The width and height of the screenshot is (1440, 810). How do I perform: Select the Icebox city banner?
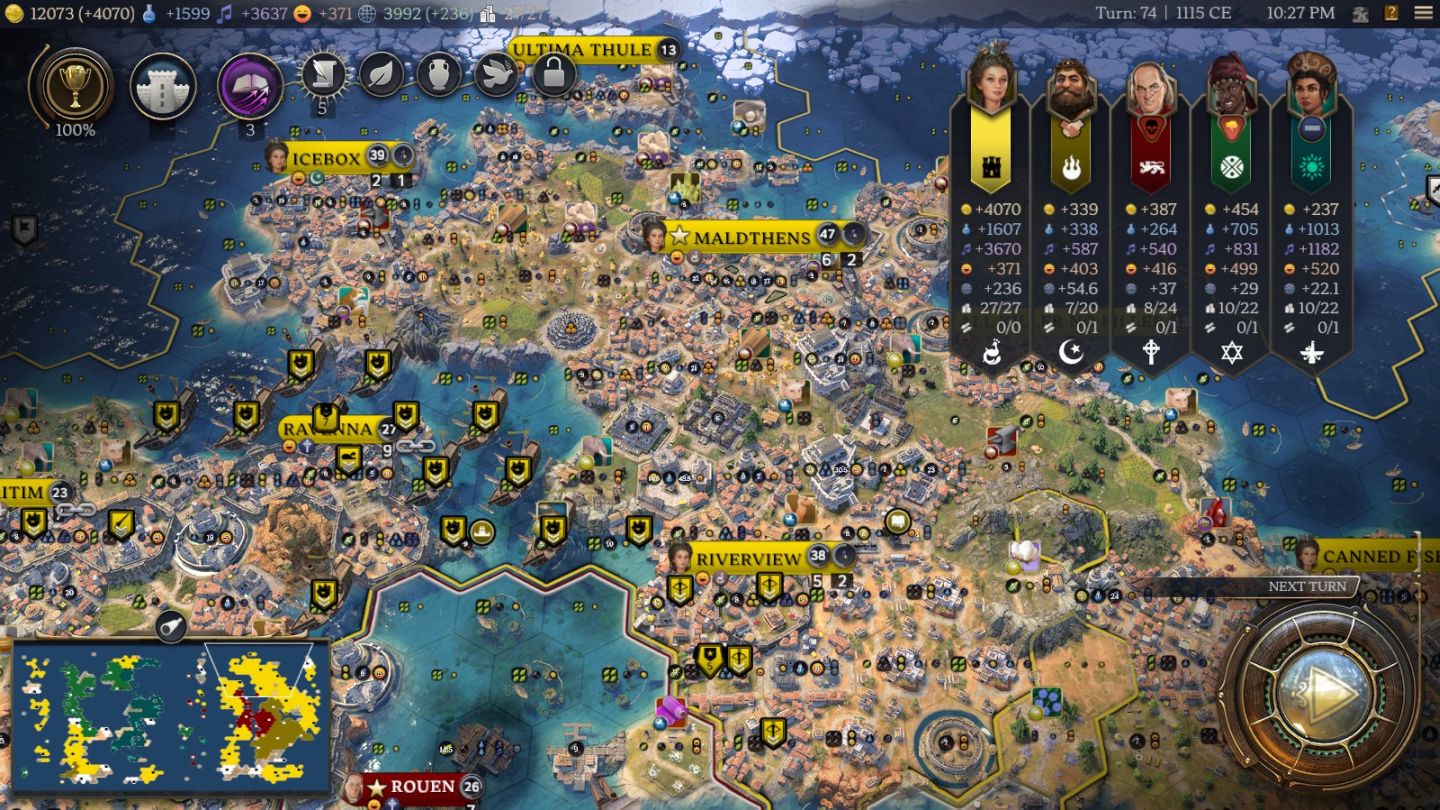point(326,158)
